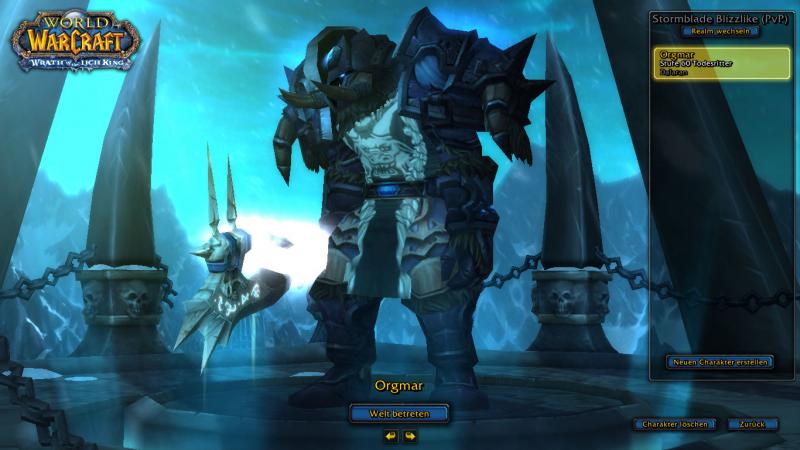Rotate the character with the right arrow button
Image resolution: width=800 pixels, height=450 pixels.
pyautogui.click(x=410, y=436)
